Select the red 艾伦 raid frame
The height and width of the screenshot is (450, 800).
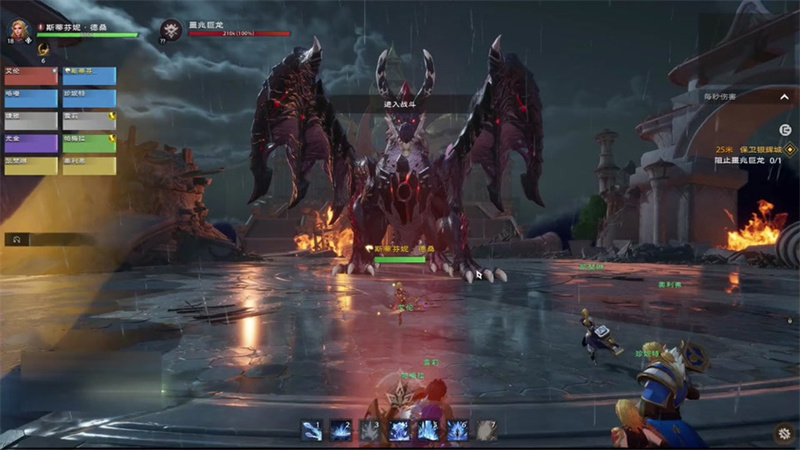pos(30,75)
